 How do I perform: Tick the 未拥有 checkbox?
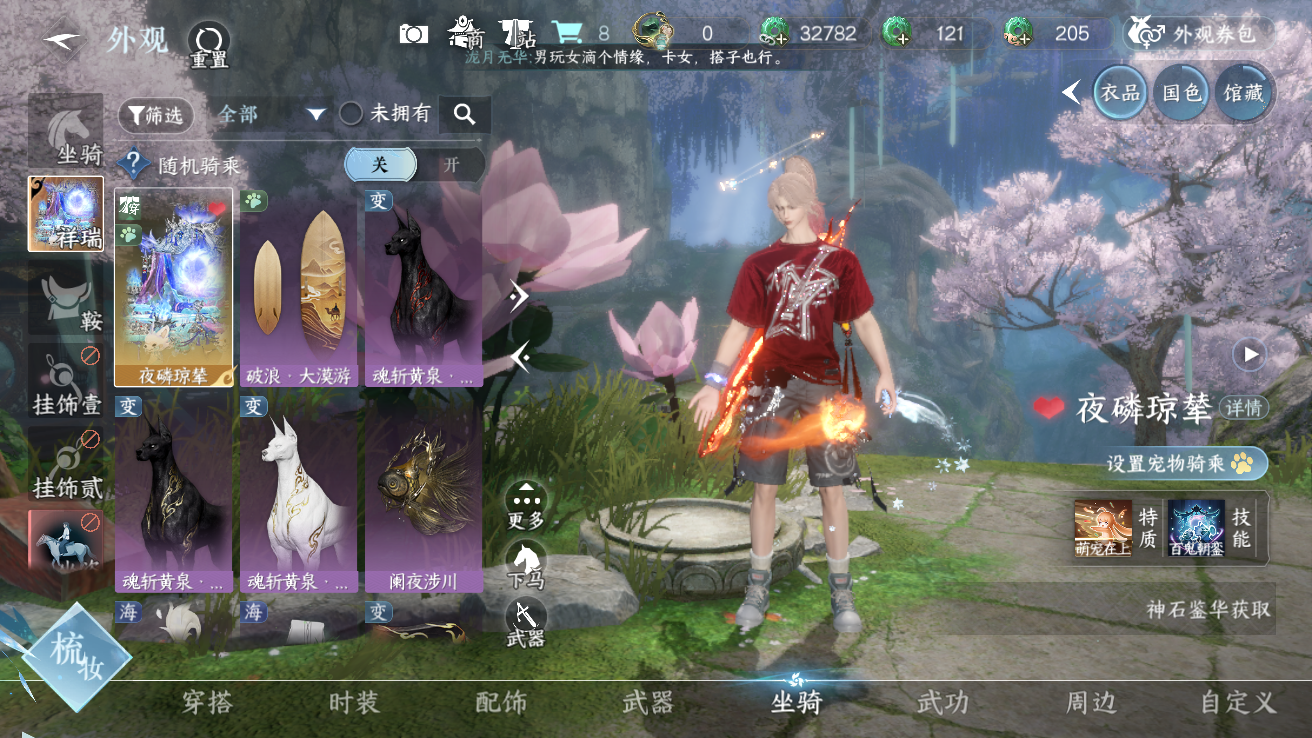coord(351,114)
